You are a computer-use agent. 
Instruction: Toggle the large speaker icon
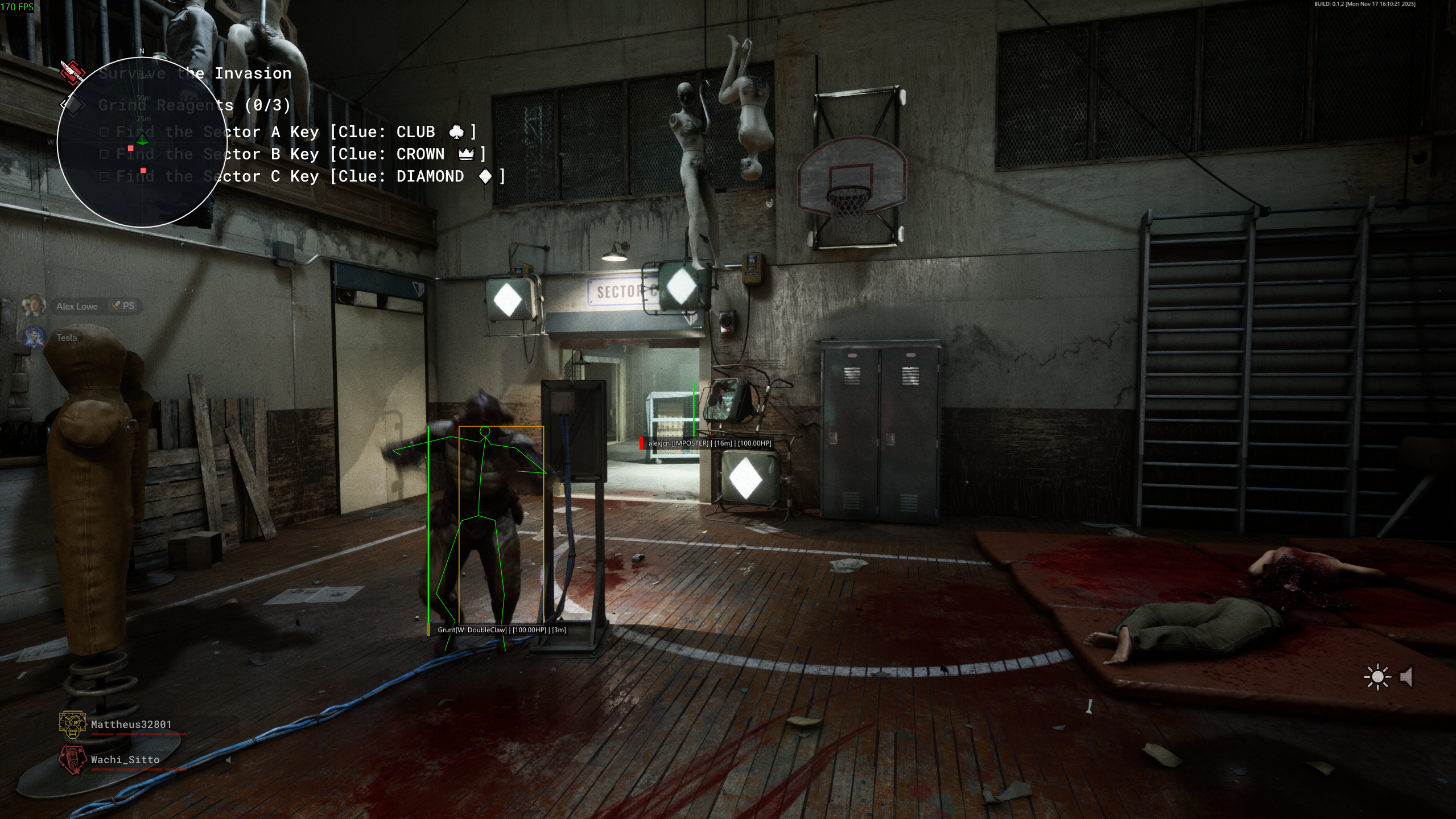(1407, 677)
